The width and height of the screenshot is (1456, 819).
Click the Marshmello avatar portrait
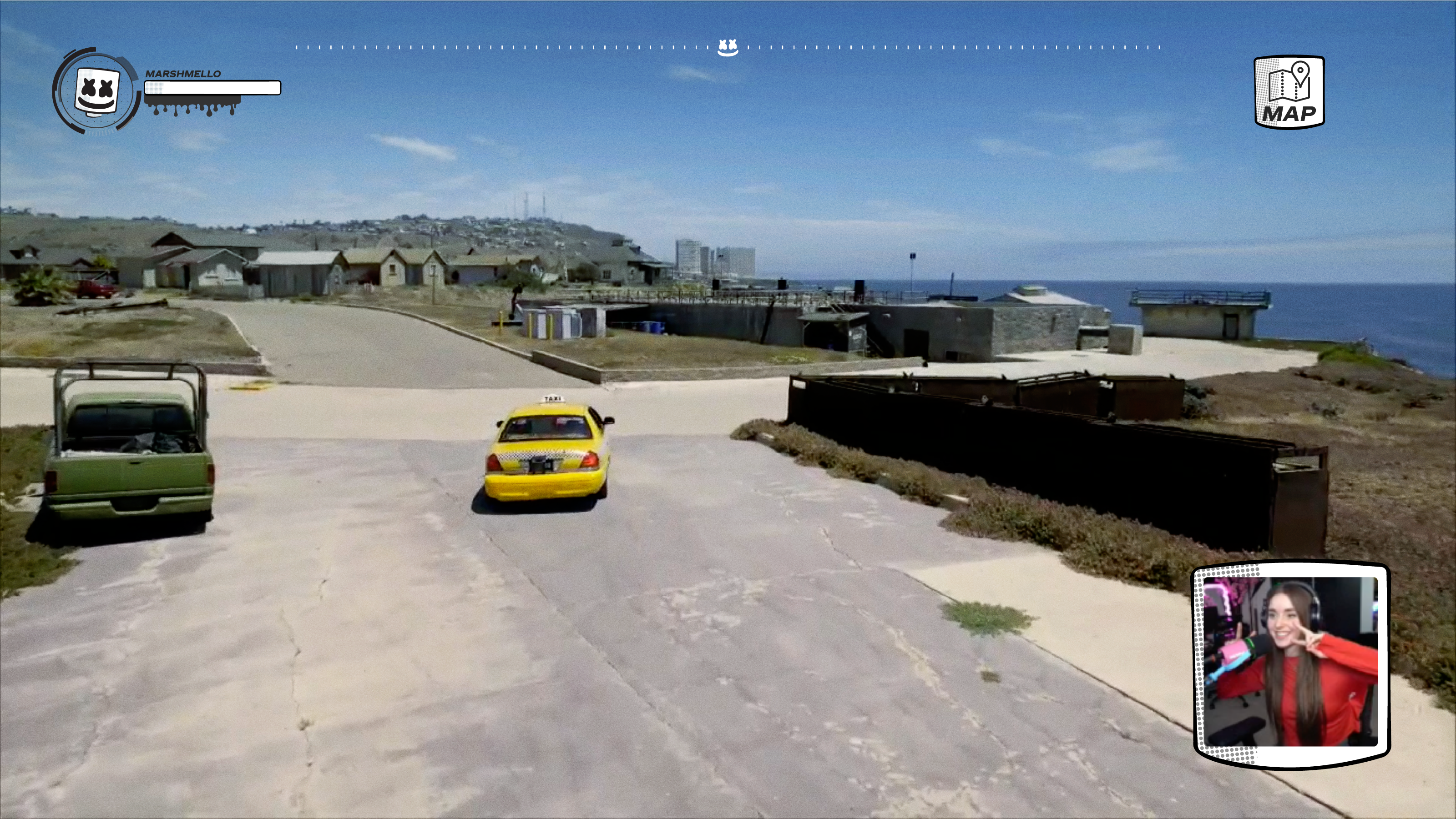tap(96, 91)
